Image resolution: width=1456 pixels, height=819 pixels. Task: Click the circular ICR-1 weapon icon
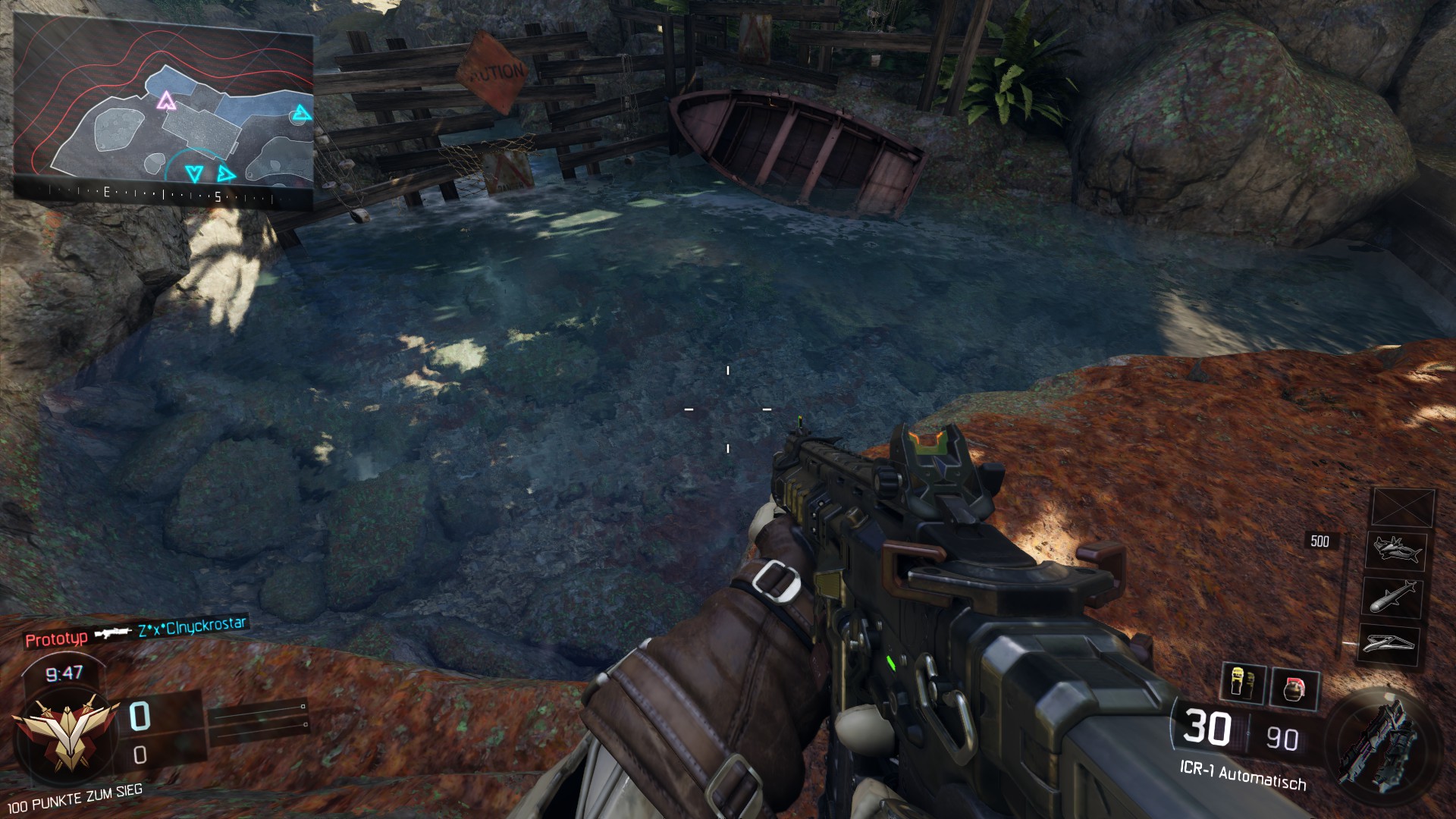(x=1378, y=739)
